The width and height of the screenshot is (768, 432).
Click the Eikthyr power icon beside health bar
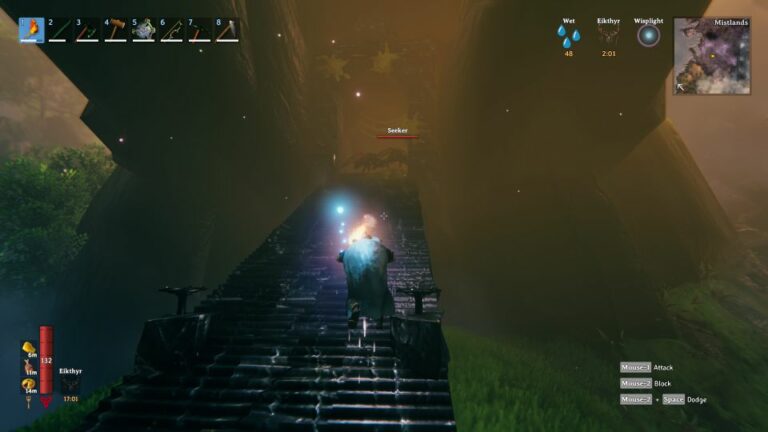click(x=69, y=386)
